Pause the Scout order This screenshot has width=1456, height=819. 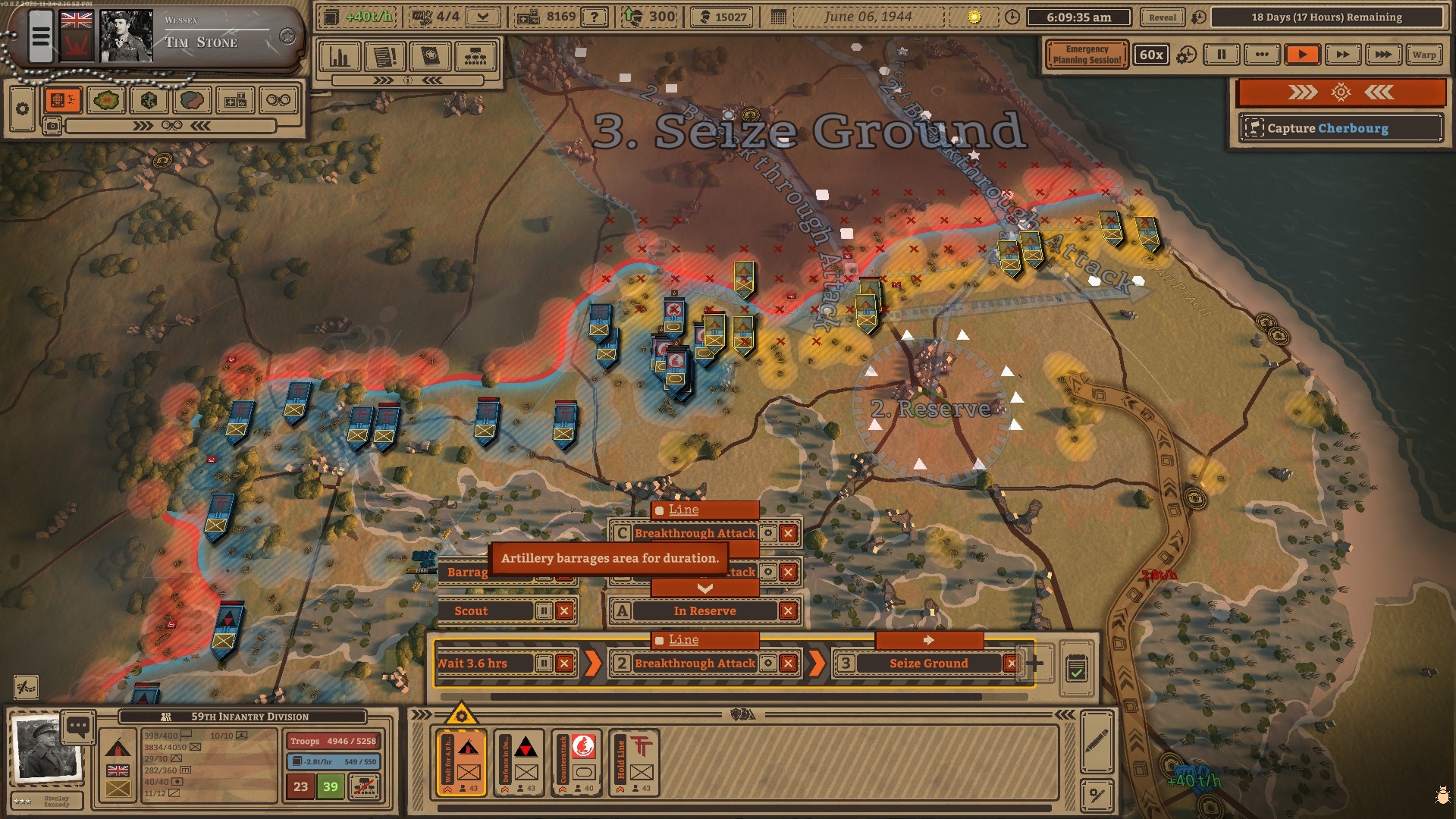544,611
